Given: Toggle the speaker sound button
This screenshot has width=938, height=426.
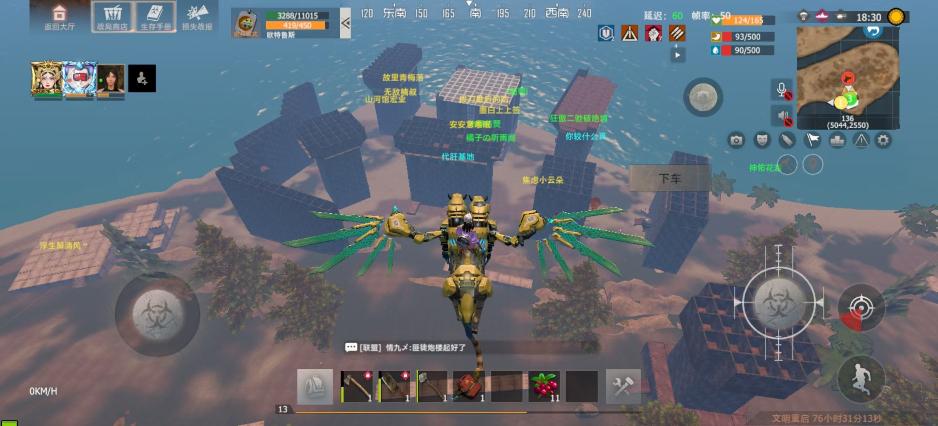Looking at the screenshot, I should (784, 115).
